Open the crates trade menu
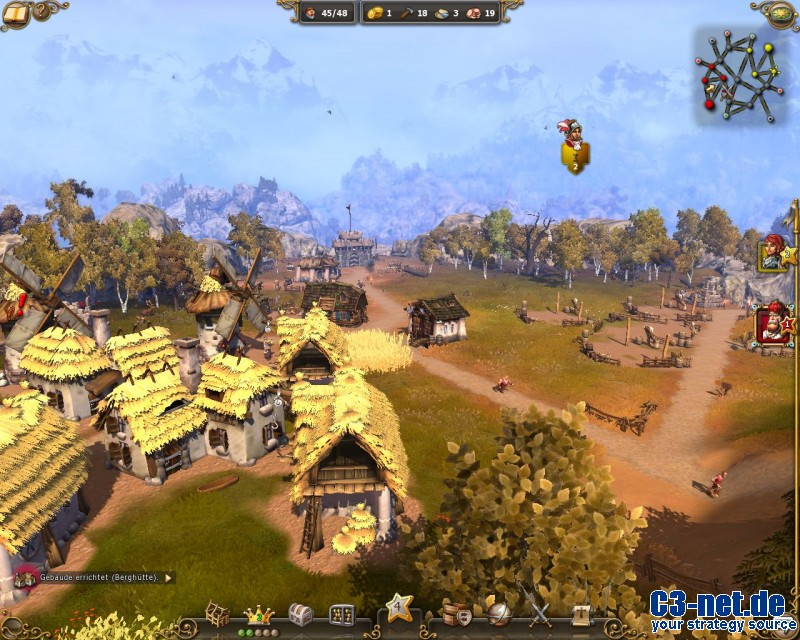The height and width of the screenshot is (640, 800). pos(456,613)
